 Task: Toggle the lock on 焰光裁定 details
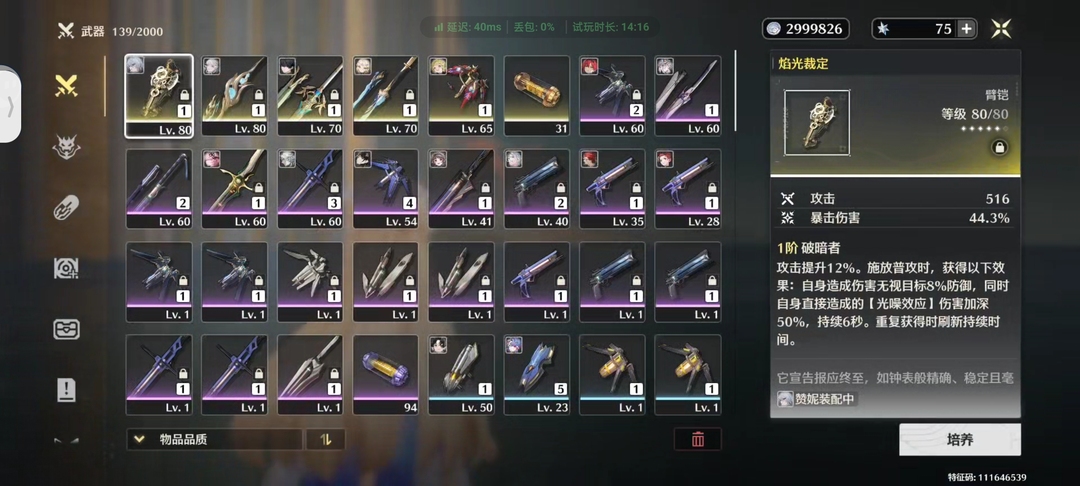[997, 146]
